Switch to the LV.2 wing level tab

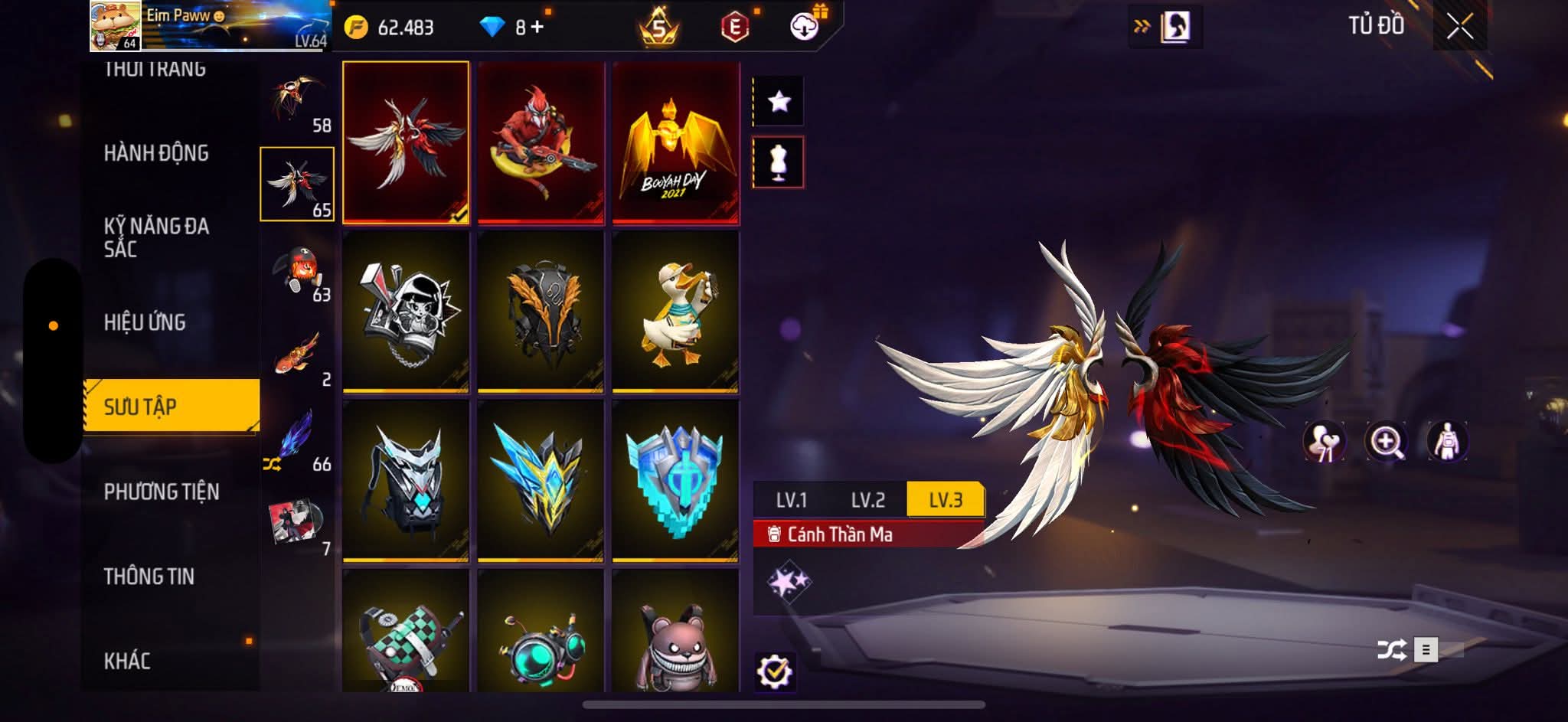point(867,500)
